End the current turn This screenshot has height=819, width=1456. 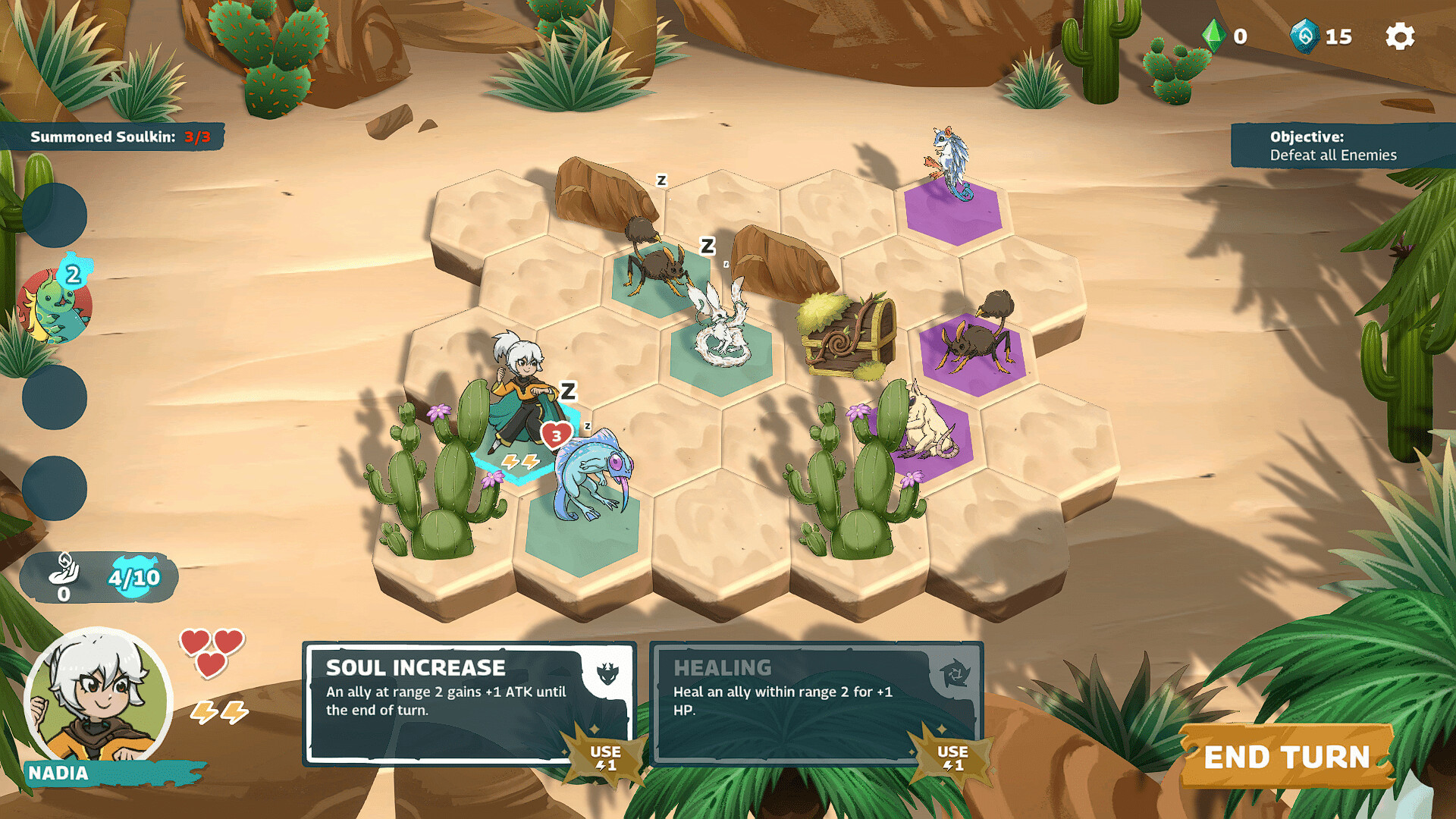point(1287,757)
